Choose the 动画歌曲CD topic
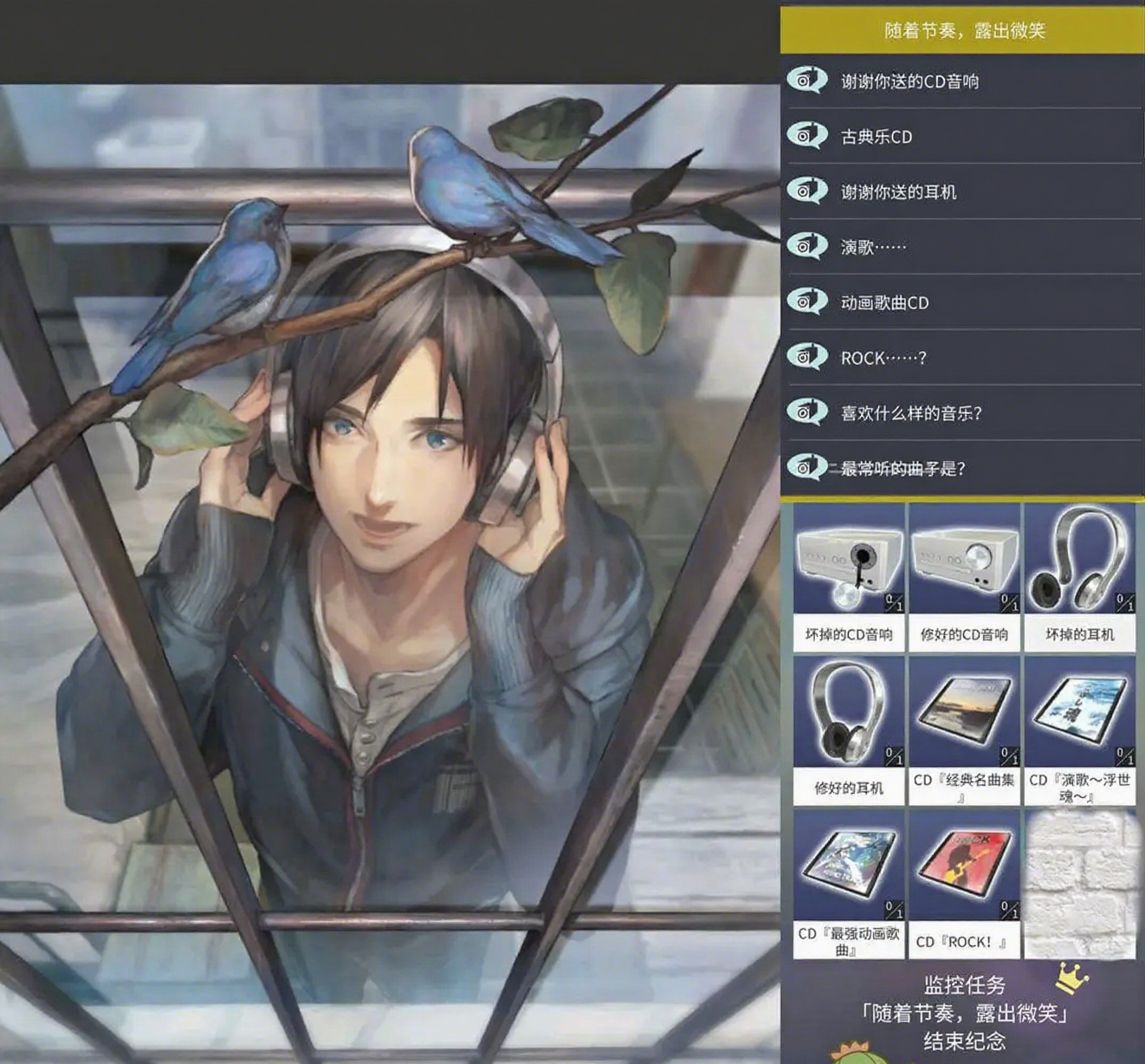Screen dimensions: 1145x1064 click(884, 303)
